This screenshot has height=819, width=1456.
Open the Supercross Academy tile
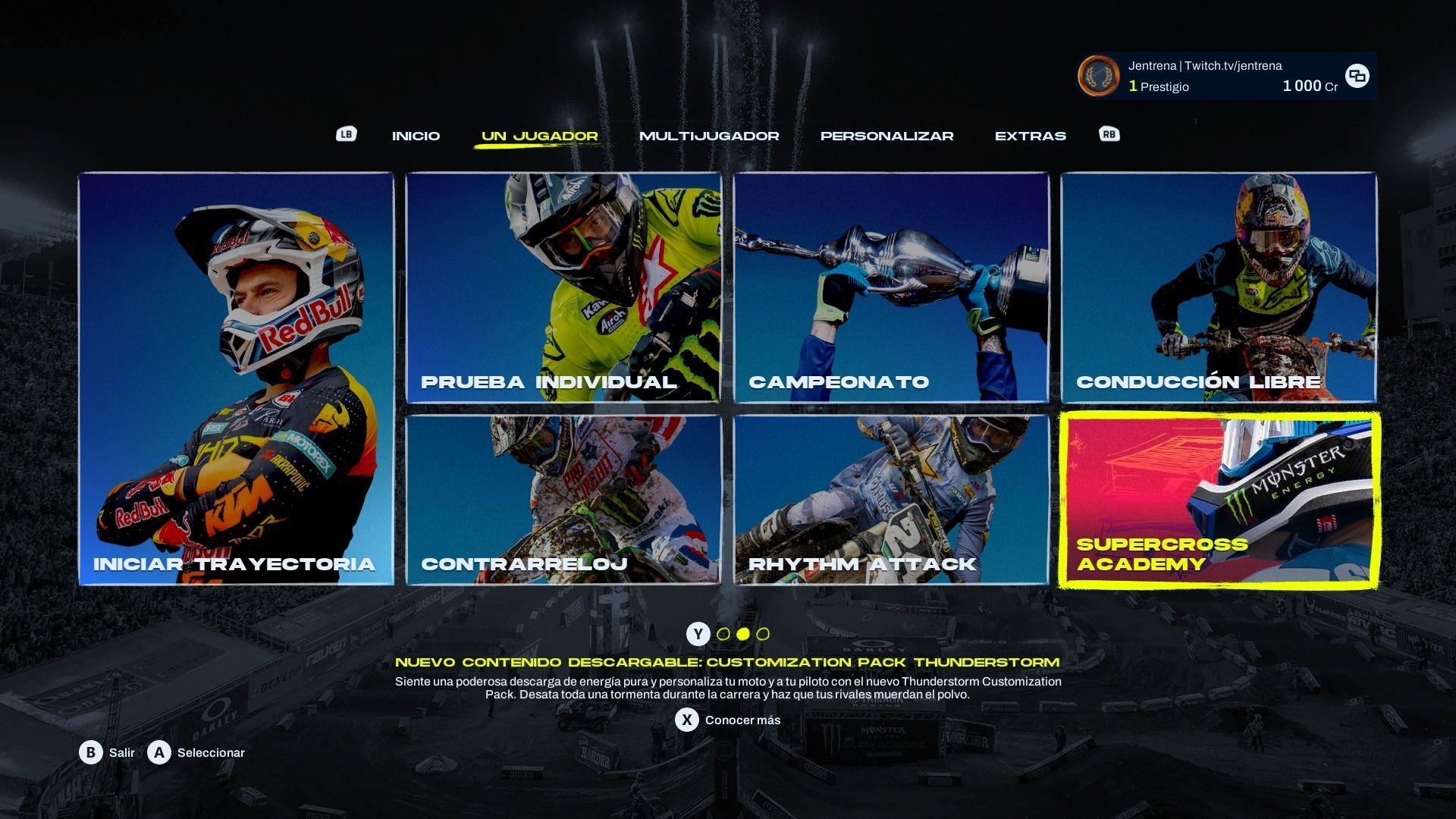tap(1219, 500)
